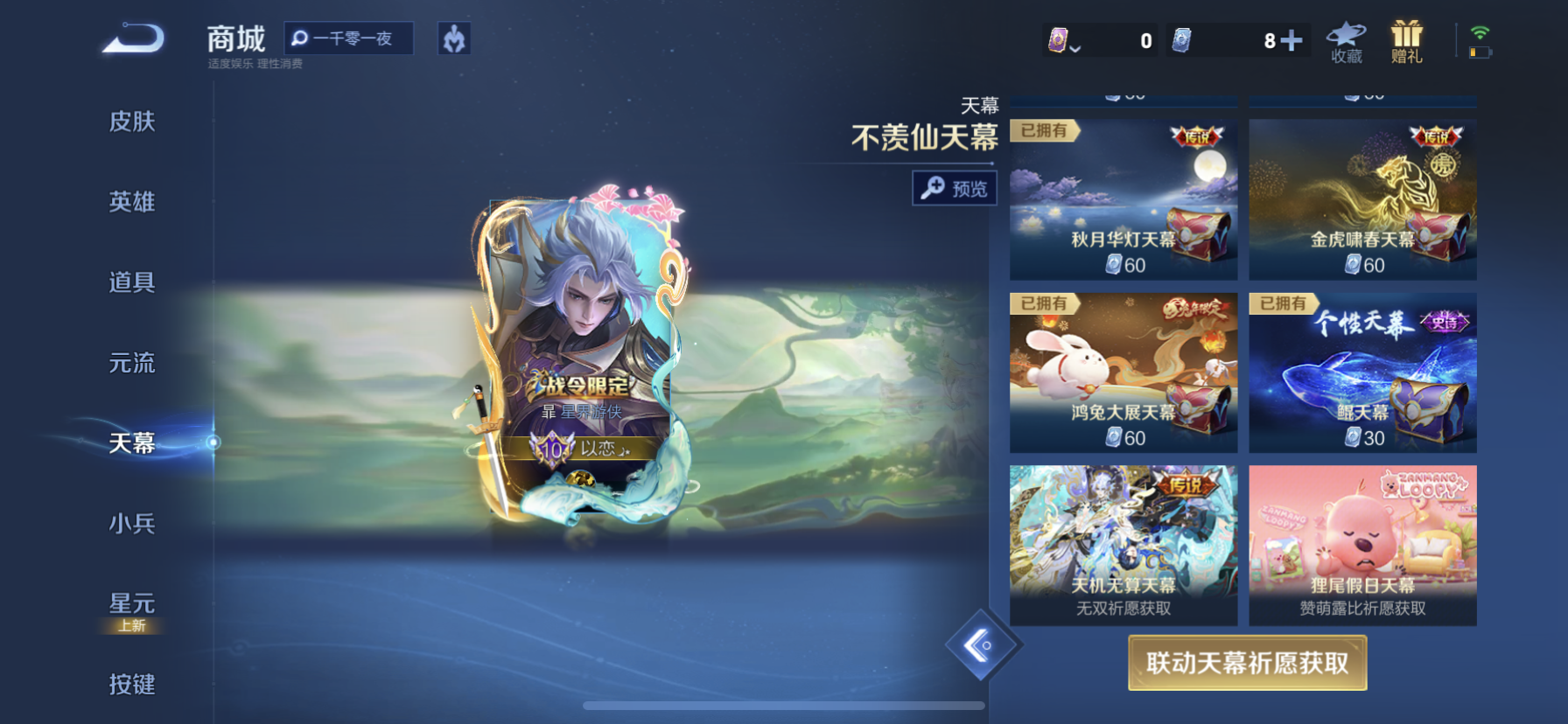The height and width of the screenshot is (724, 1568).
Task: Open the hero helmet icon next to search
Action: point(454,38)
